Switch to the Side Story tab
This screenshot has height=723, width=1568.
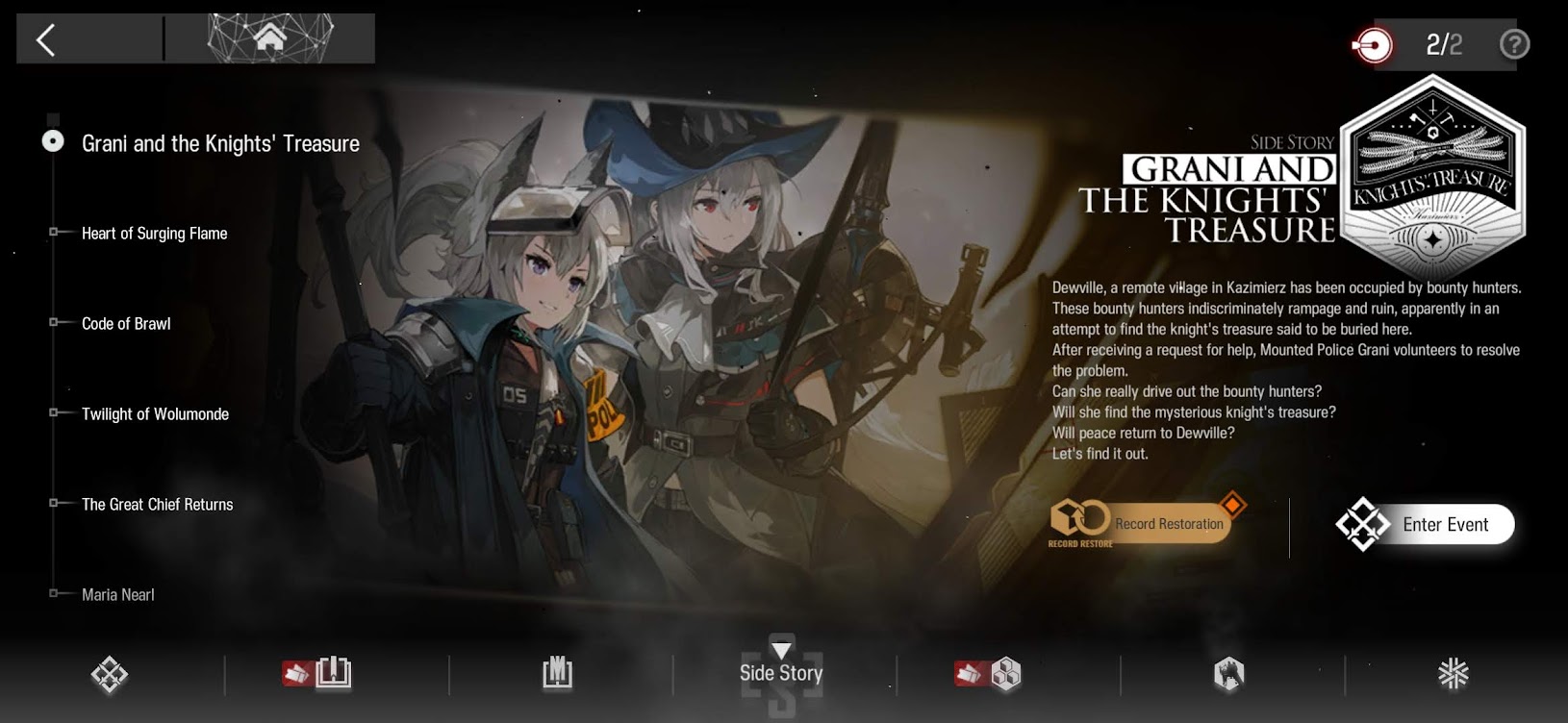[781, 673]
